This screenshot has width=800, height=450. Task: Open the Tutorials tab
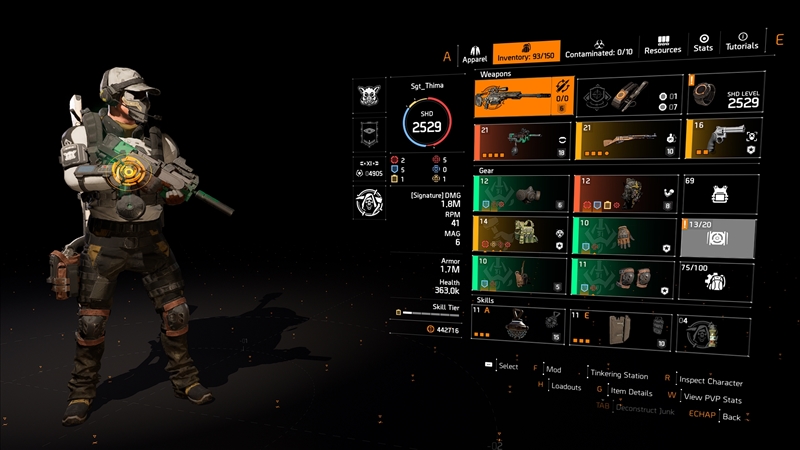click(742, 43)
